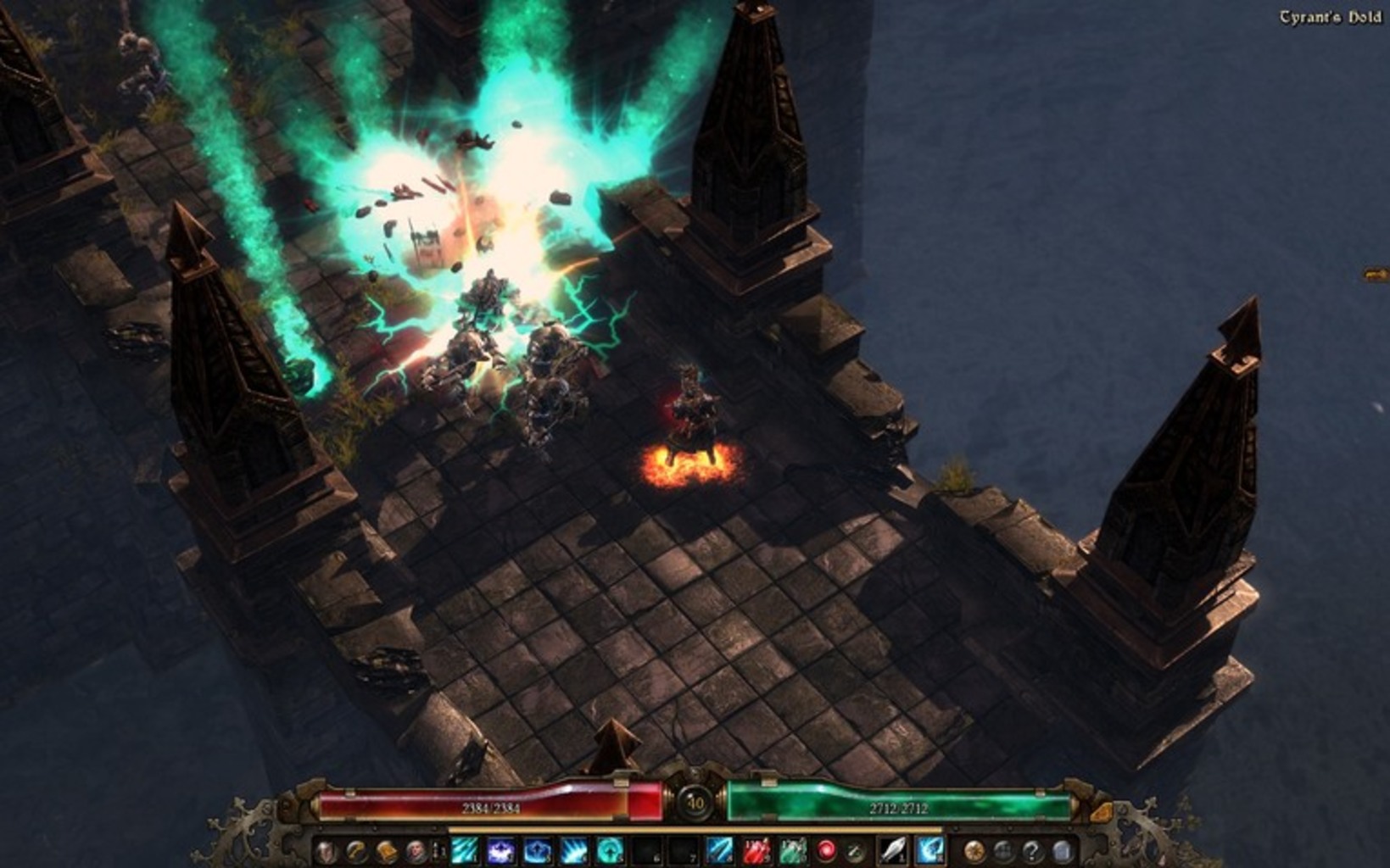Open the quest journal book icon
Viewport: 1390px width, 868px height.
[x=386, y=851]
